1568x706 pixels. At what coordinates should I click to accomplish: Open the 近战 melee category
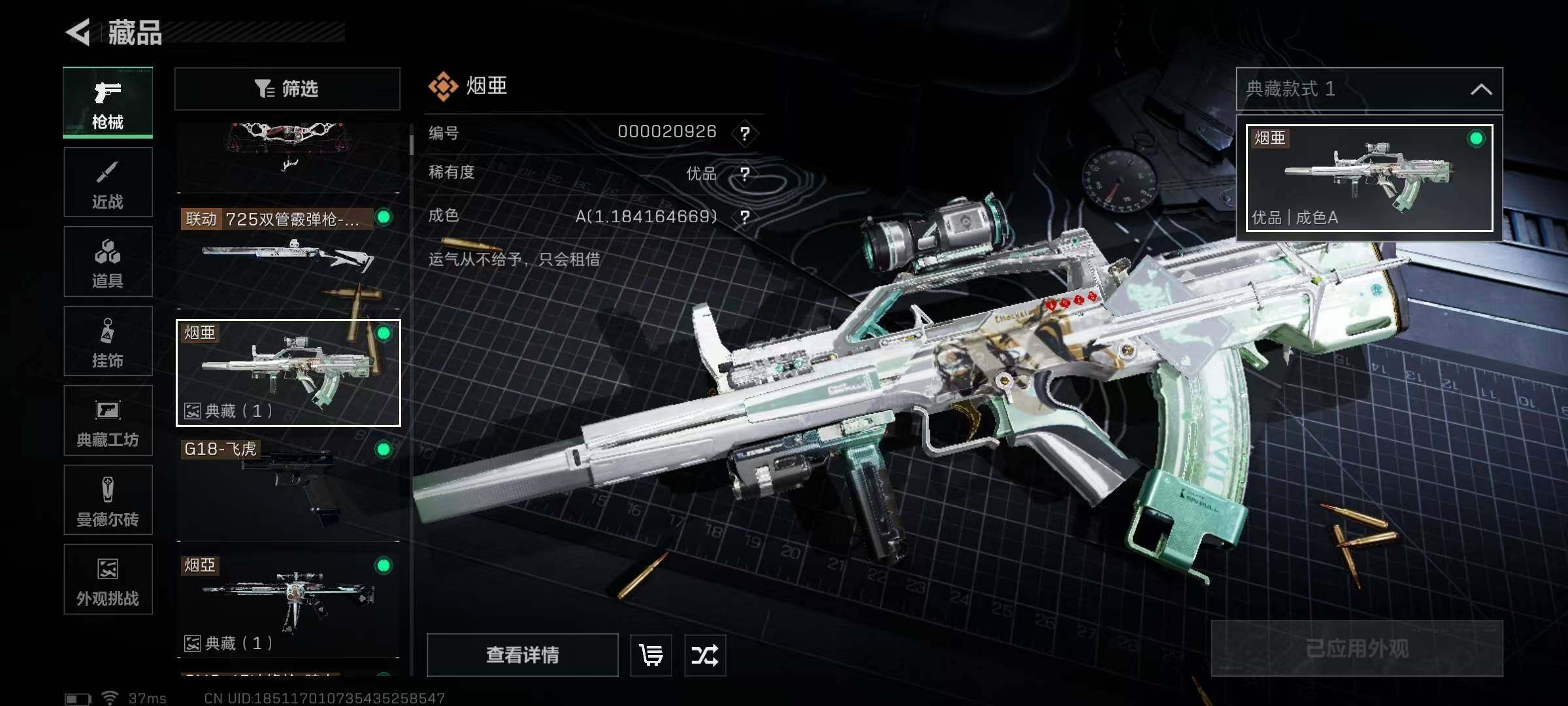108,182
